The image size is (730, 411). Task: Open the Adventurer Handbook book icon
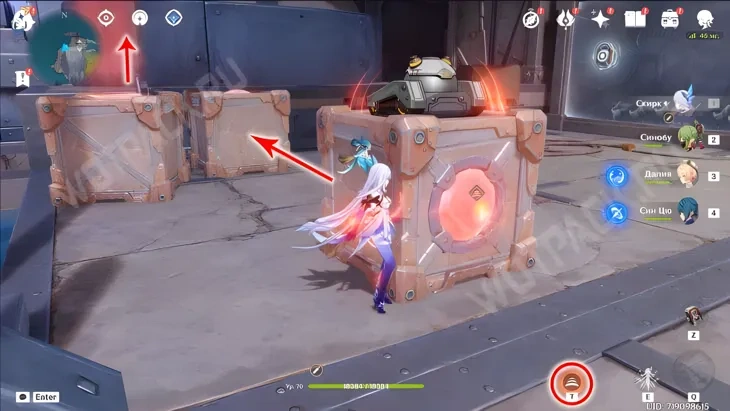point(634,18)
